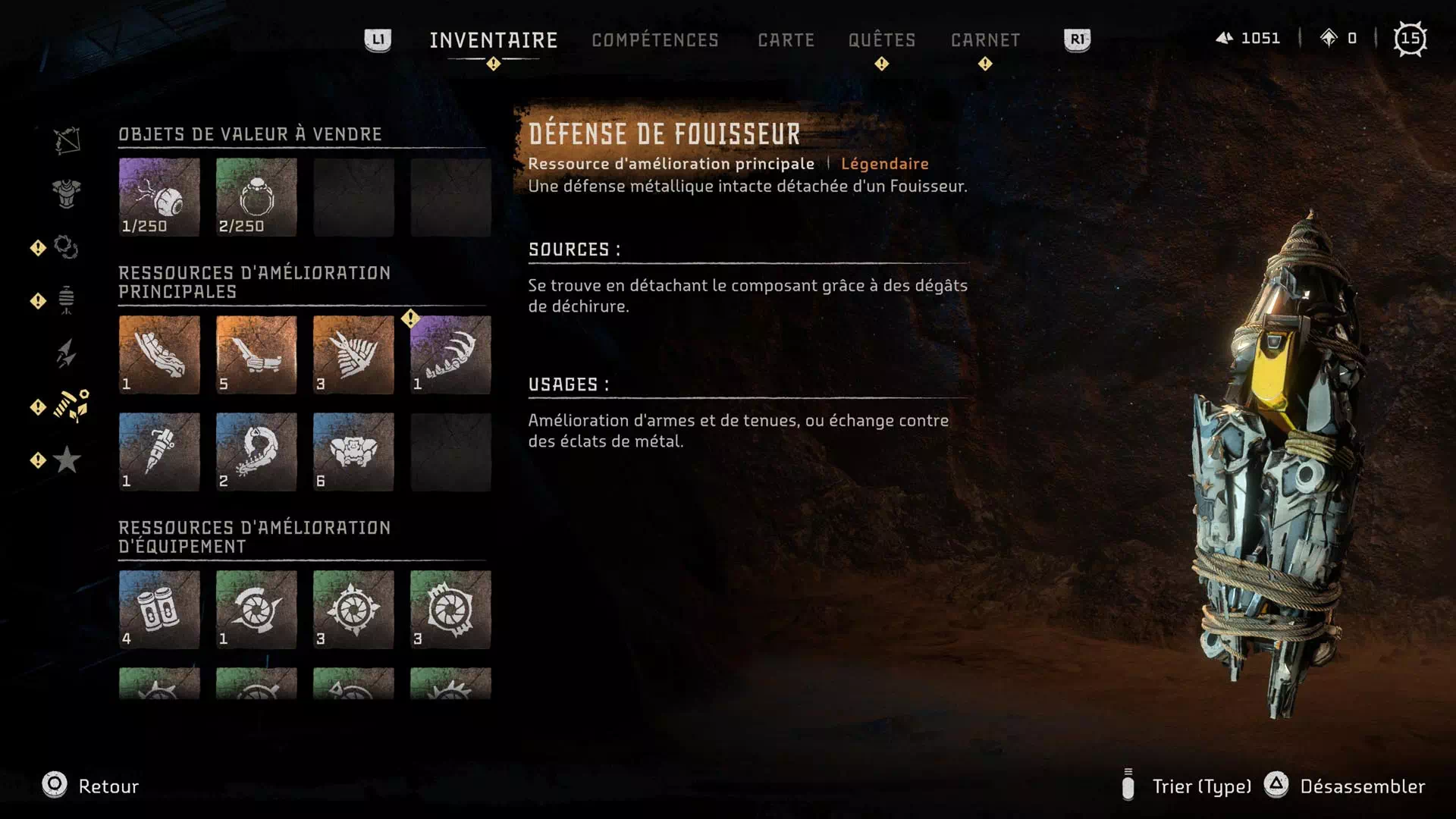Select the blue drill-shaped resource with count 1
This screenshot has height=819, width=1456.
pyautogui.click(x=159, y=452)
